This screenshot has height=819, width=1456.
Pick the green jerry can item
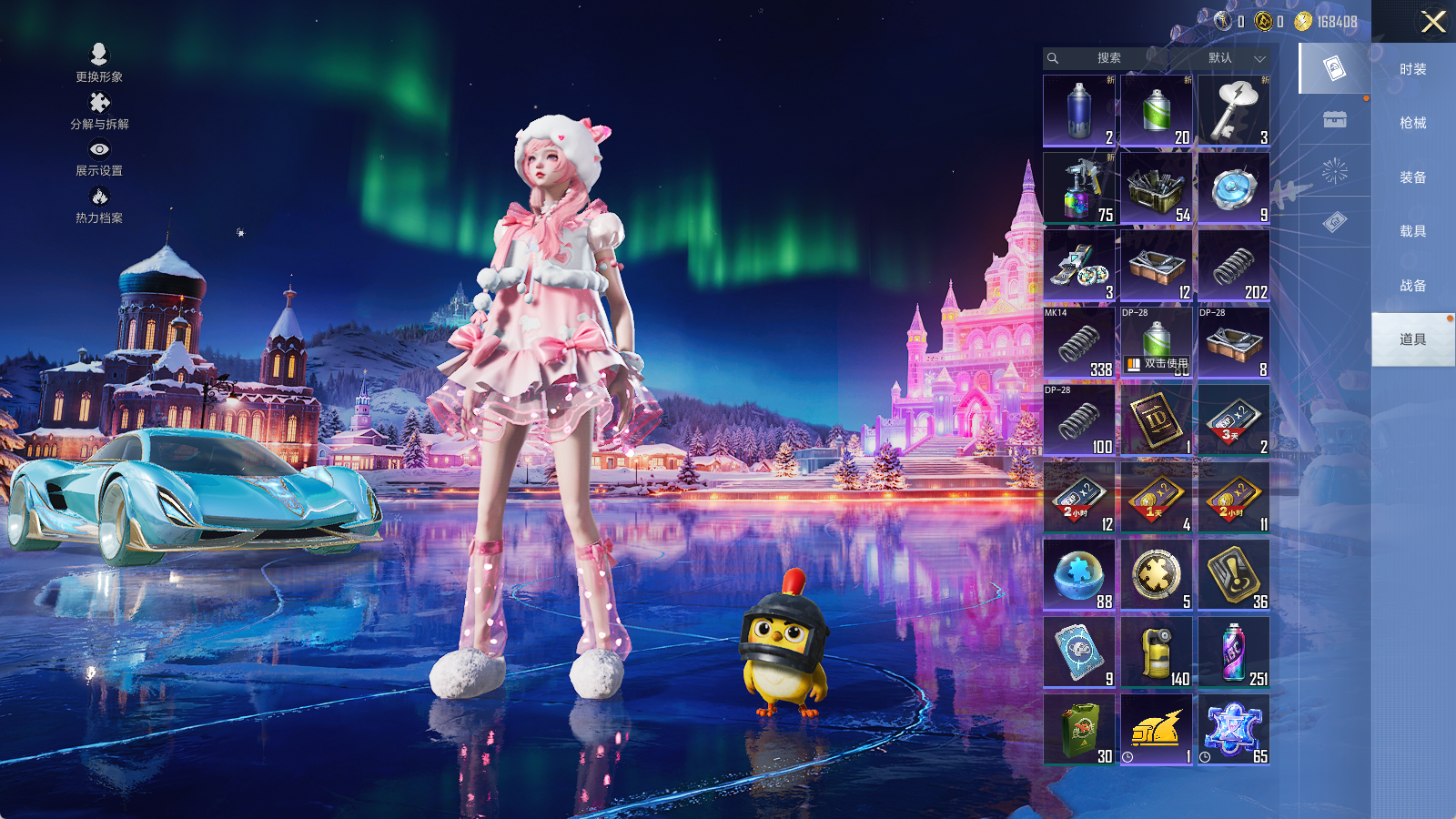(x=1079, y=730)
